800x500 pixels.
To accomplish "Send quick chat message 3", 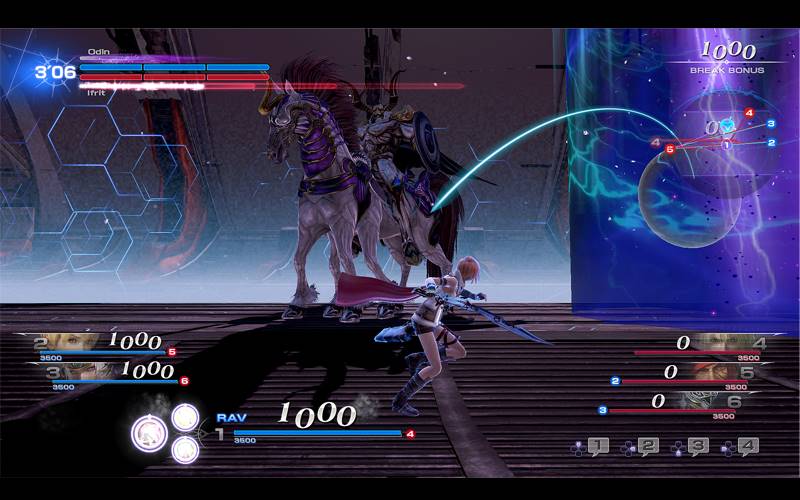I will pos(697,447).
